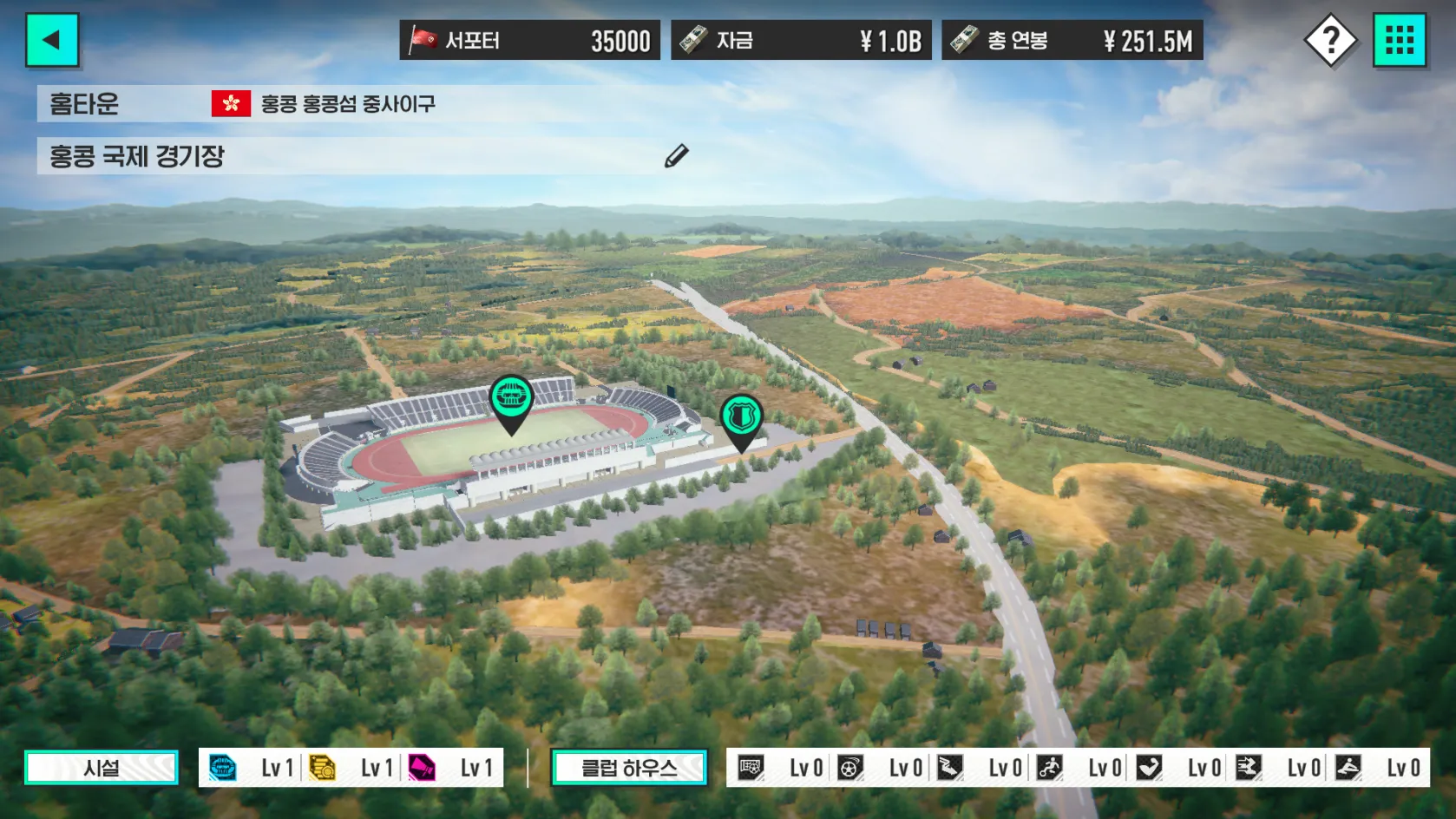
Task: Go back using the arrow button
Action: (52, 40)
